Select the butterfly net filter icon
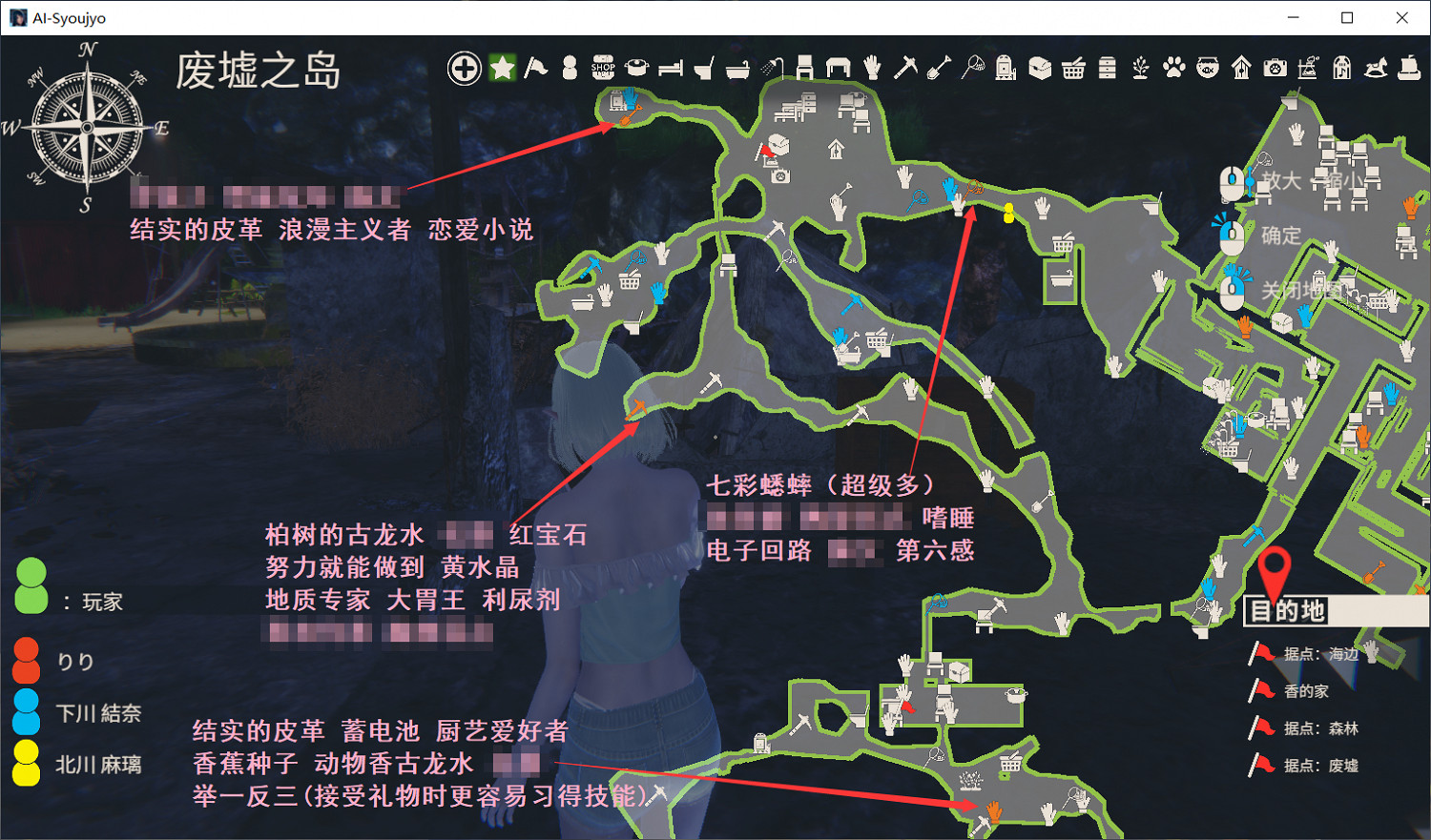This screenshot has width=1431, height=840. 973,67
